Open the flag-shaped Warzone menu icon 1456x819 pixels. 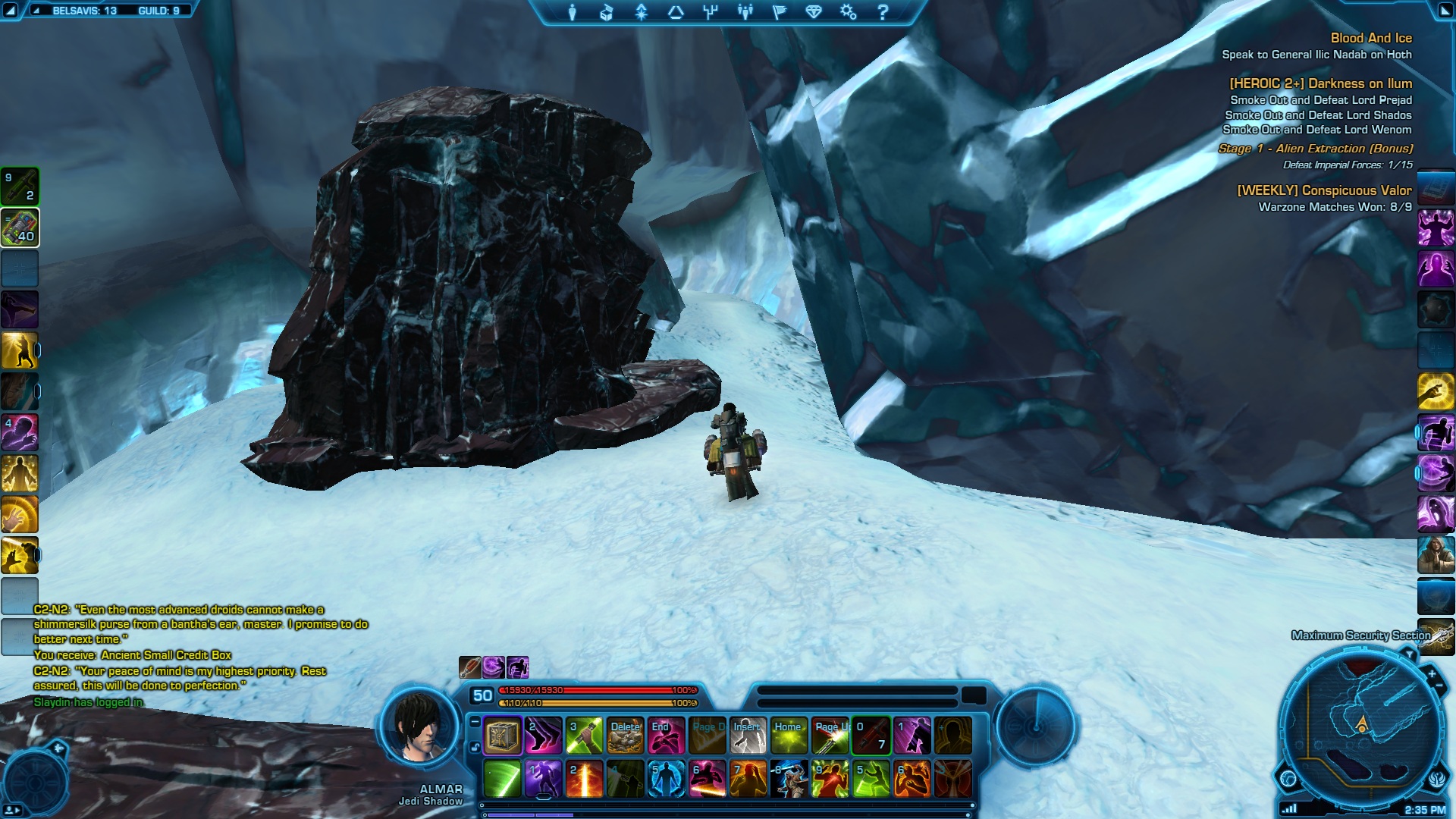pos(780,12)
